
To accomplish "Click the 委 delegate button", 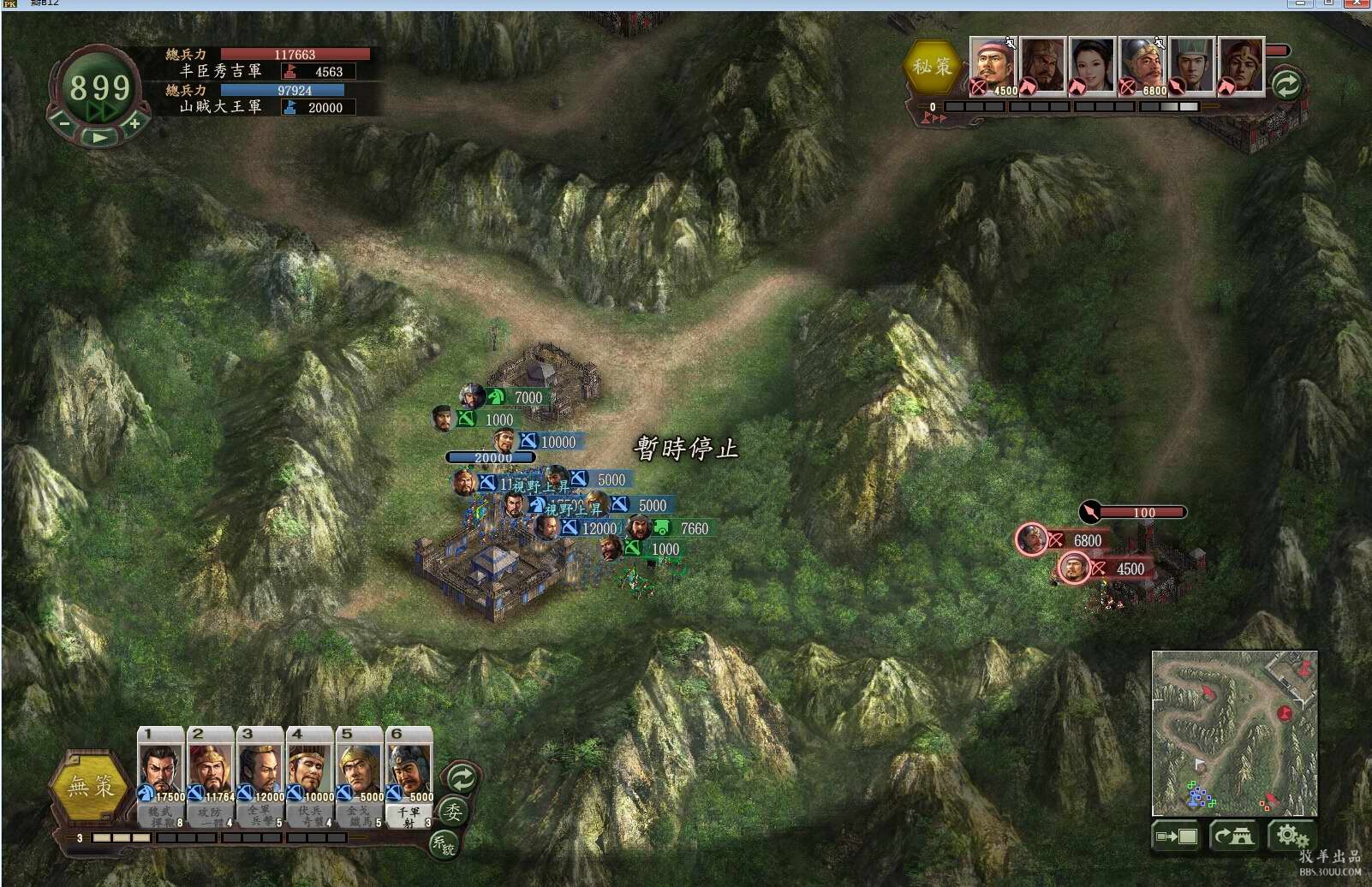I will click(452, 811).
